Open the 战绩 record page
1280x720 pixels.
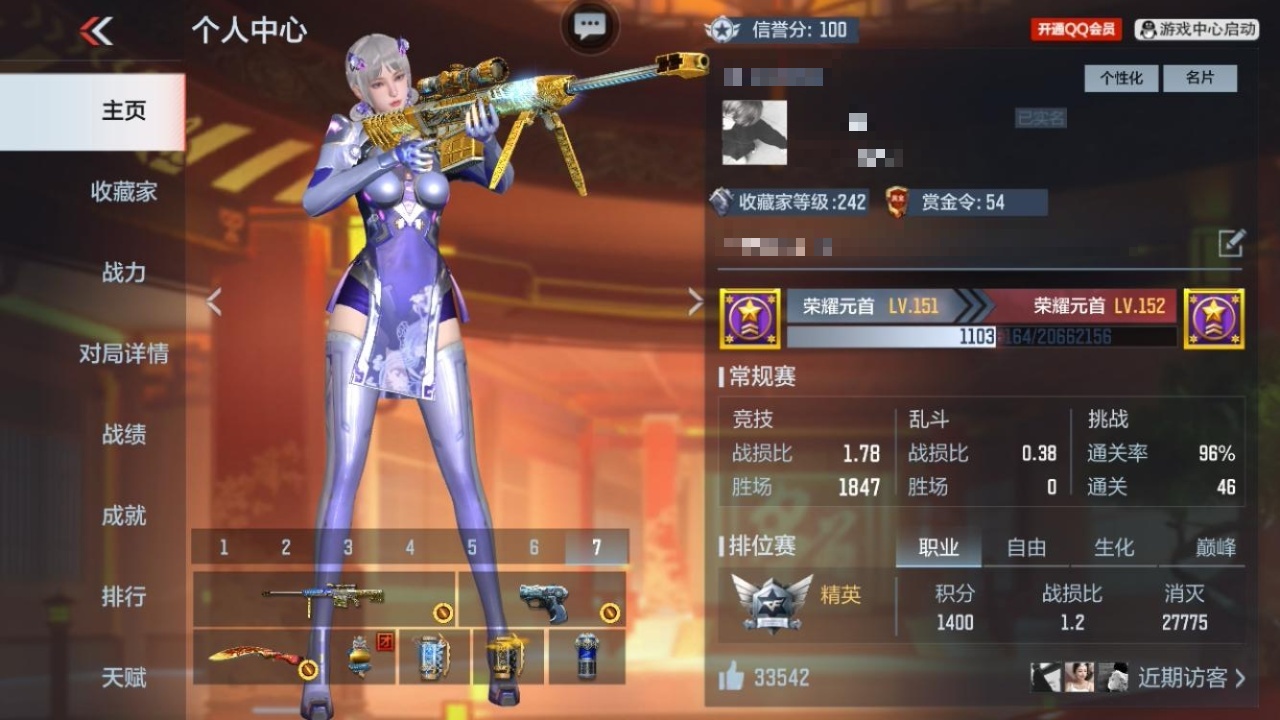coord(123,434)
